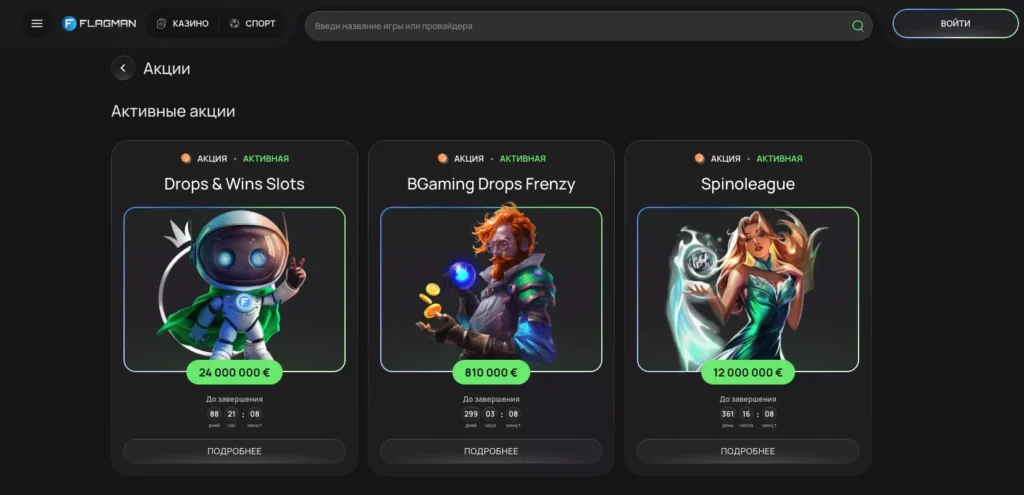Switch to the Спорт section
Image resolution: width=1024 pixels, height=495 pixels.
252,24
